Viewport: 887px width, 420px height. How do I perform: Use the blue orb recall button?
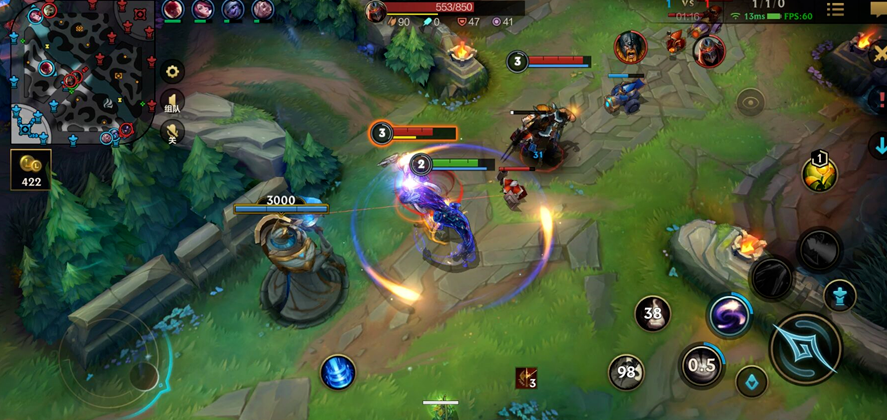338,373
